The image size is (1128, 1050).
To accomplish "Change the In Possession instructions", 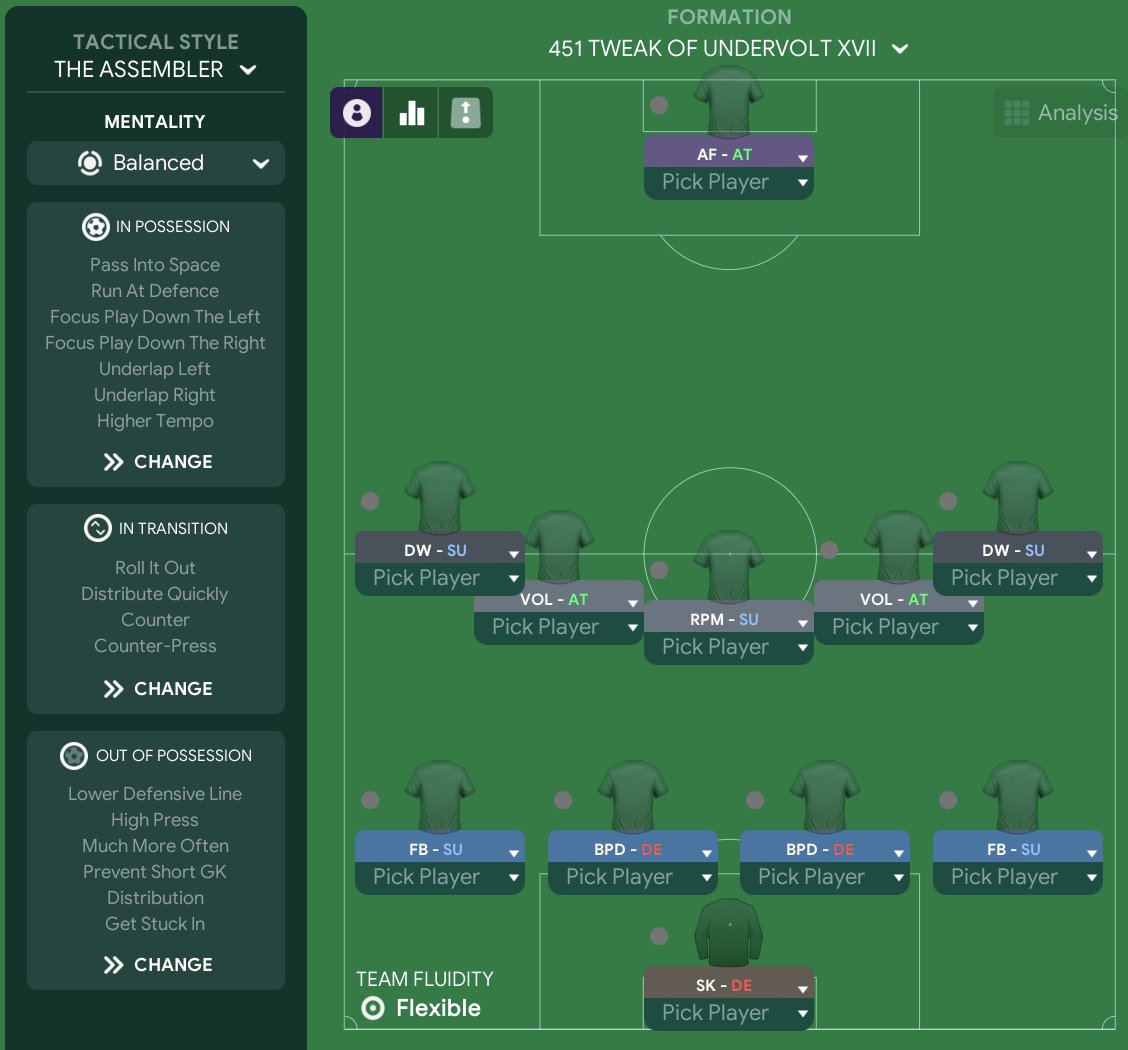I will (x=157, y=462).
